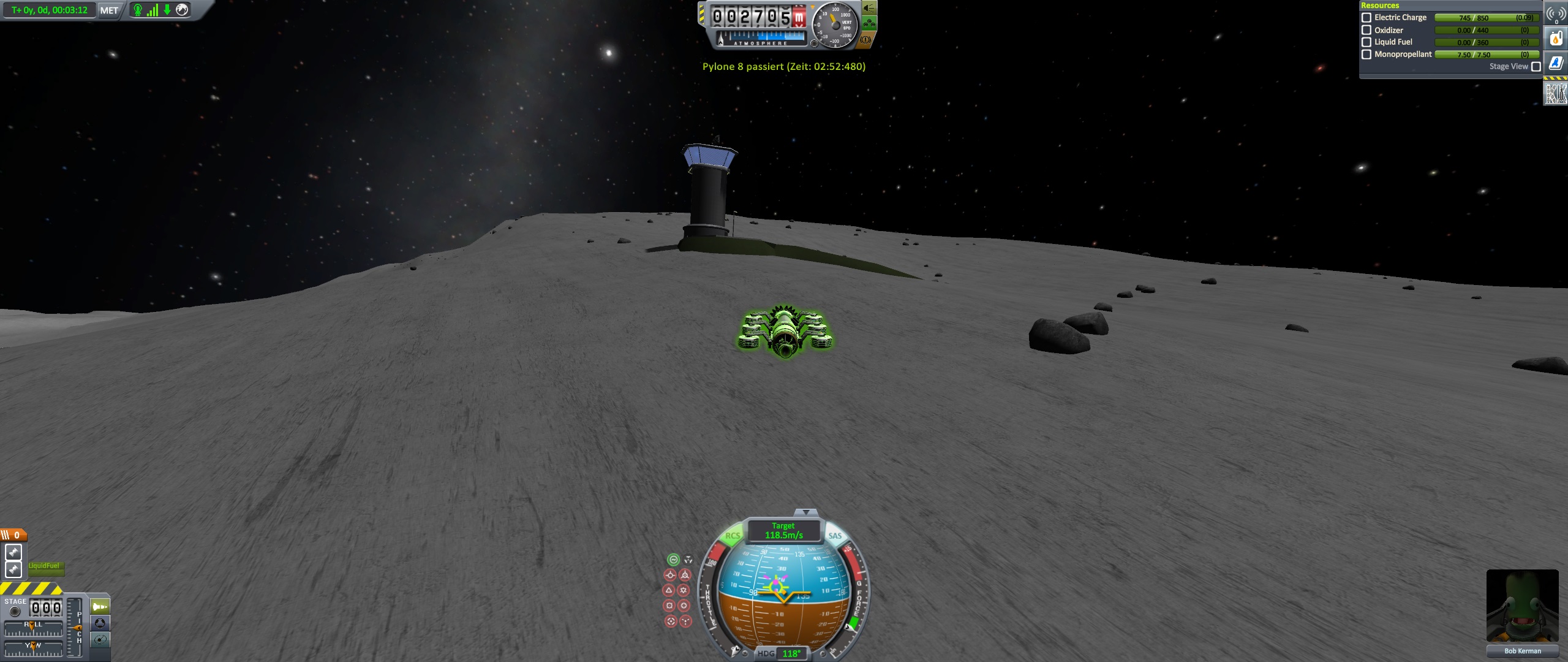Collapse the navball using the top arrow
1568x662 pixels.
(805, 512)
